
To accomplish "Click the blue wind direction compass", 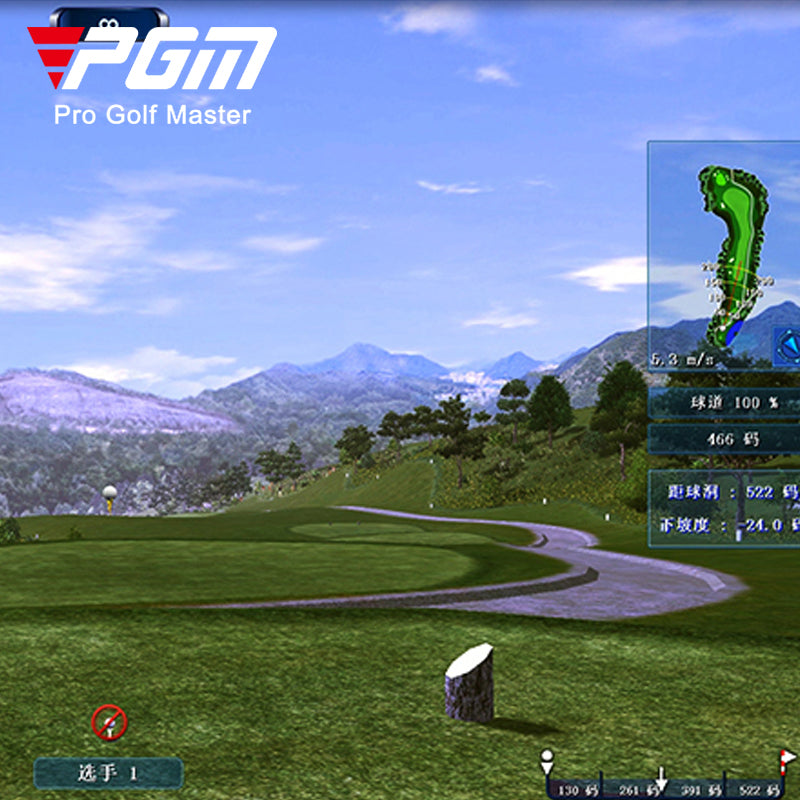I will [x=788, y=345].
